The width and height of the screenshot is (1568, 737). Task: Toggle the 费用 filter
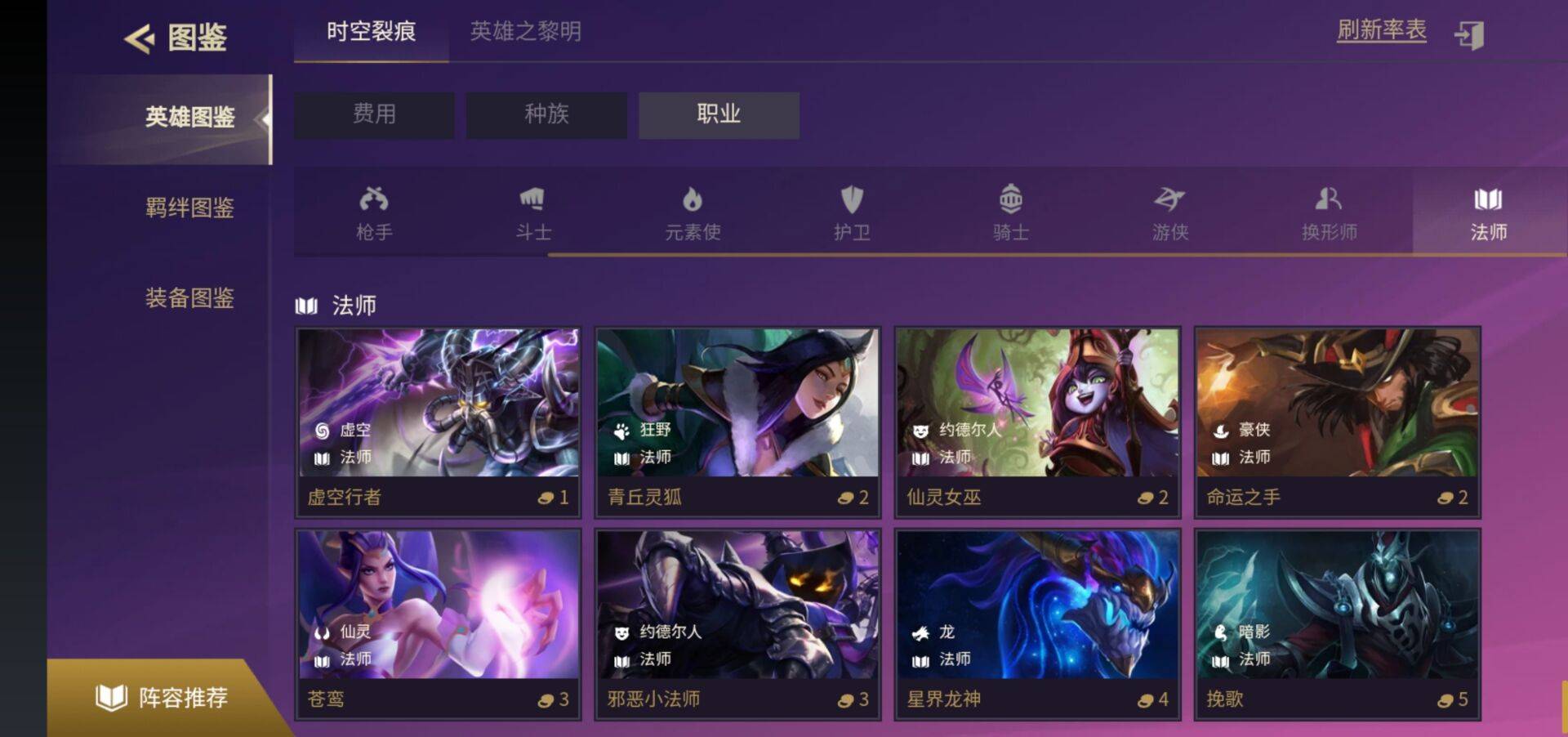[373, 115]
